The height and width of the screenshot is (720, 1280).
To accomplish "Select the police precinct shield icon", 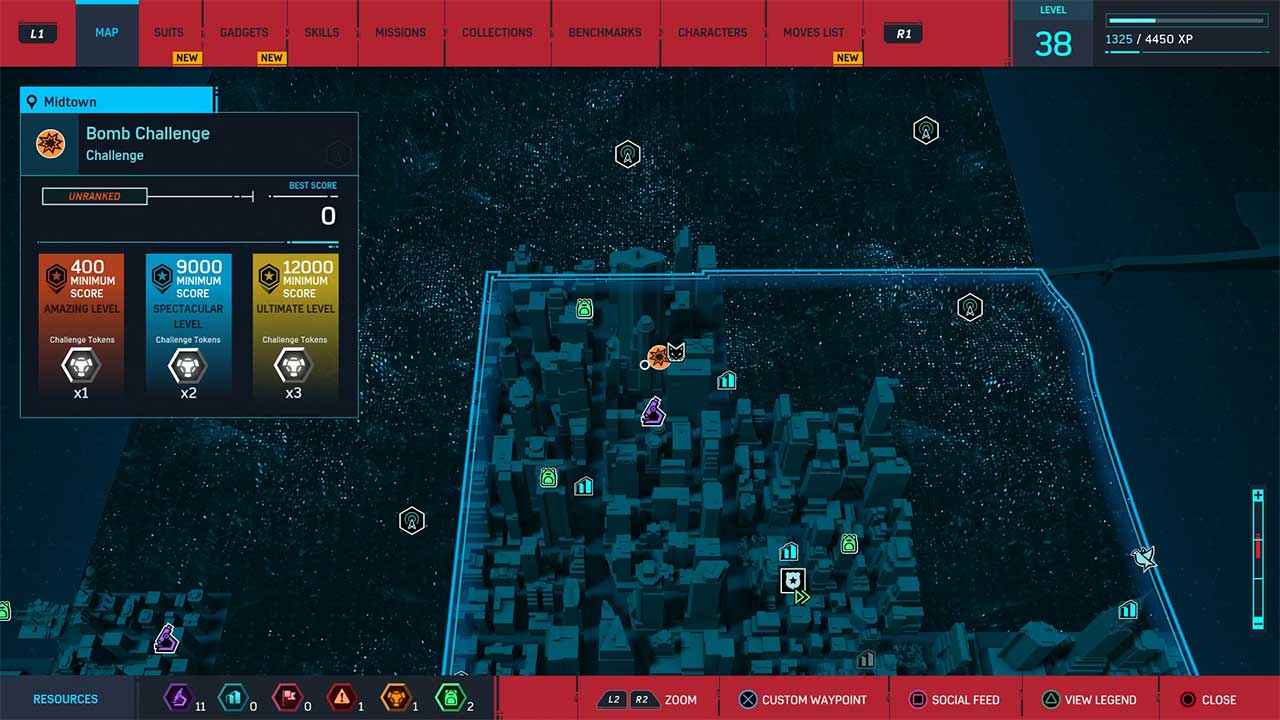I will coord(792,581).
